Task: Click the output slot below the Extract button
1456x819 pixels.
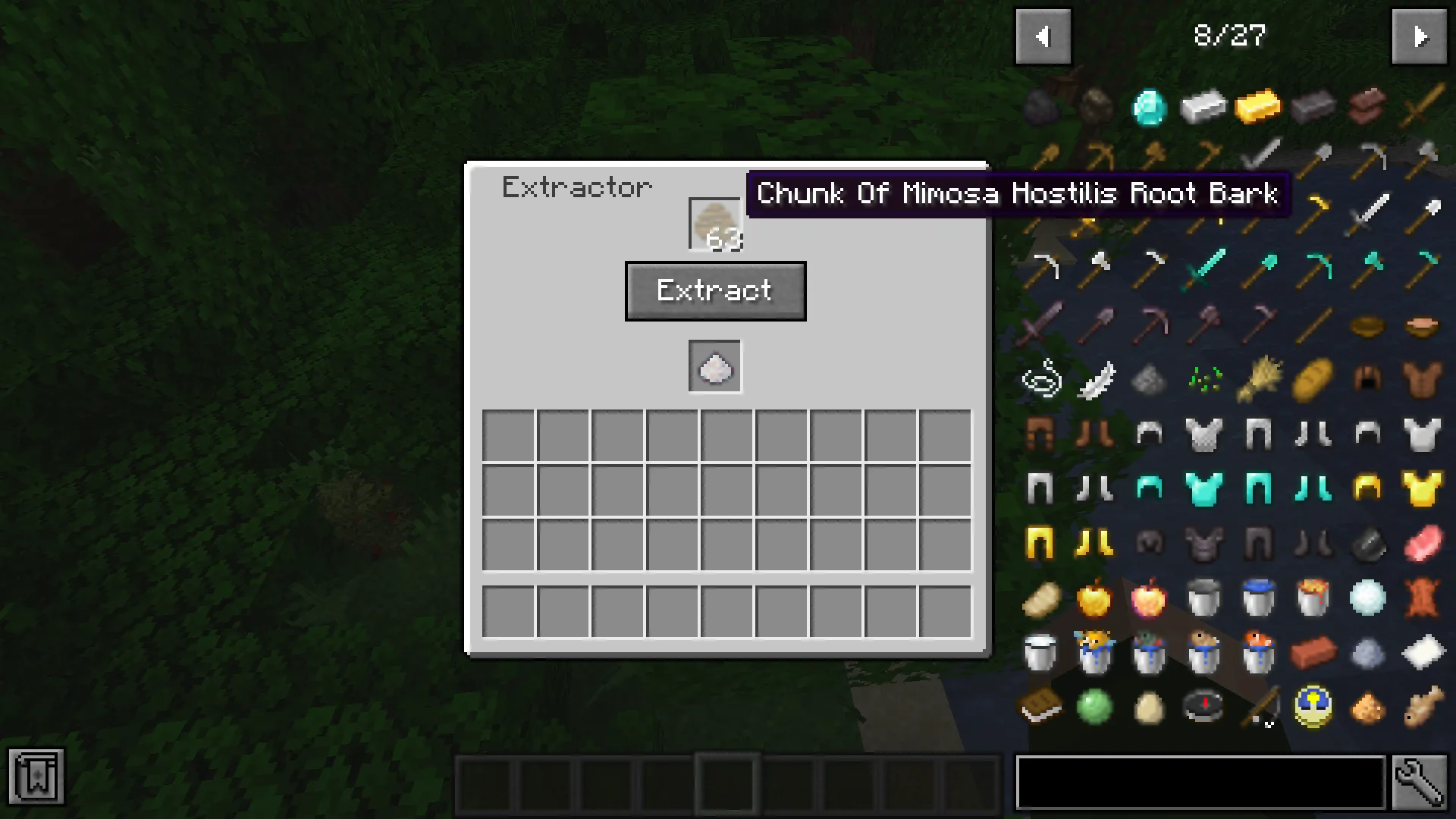Action: [714, 368]
